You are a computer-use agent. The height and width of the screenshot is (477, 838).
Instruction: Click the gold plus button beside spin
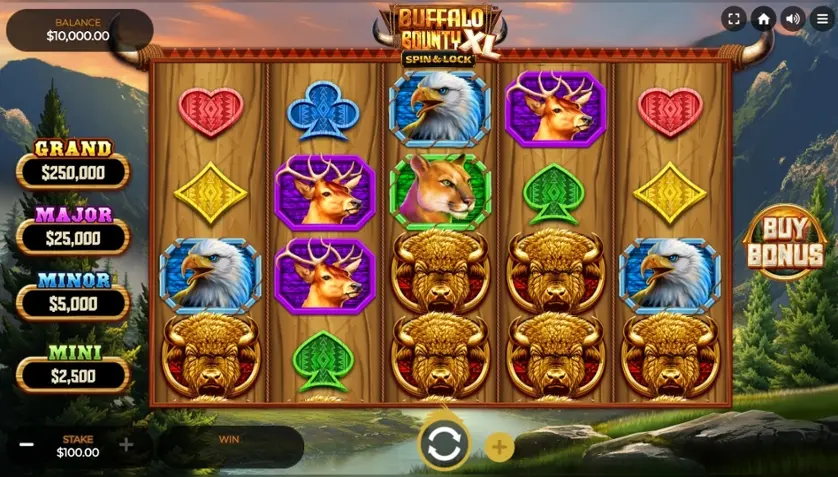tap(500, 447)
